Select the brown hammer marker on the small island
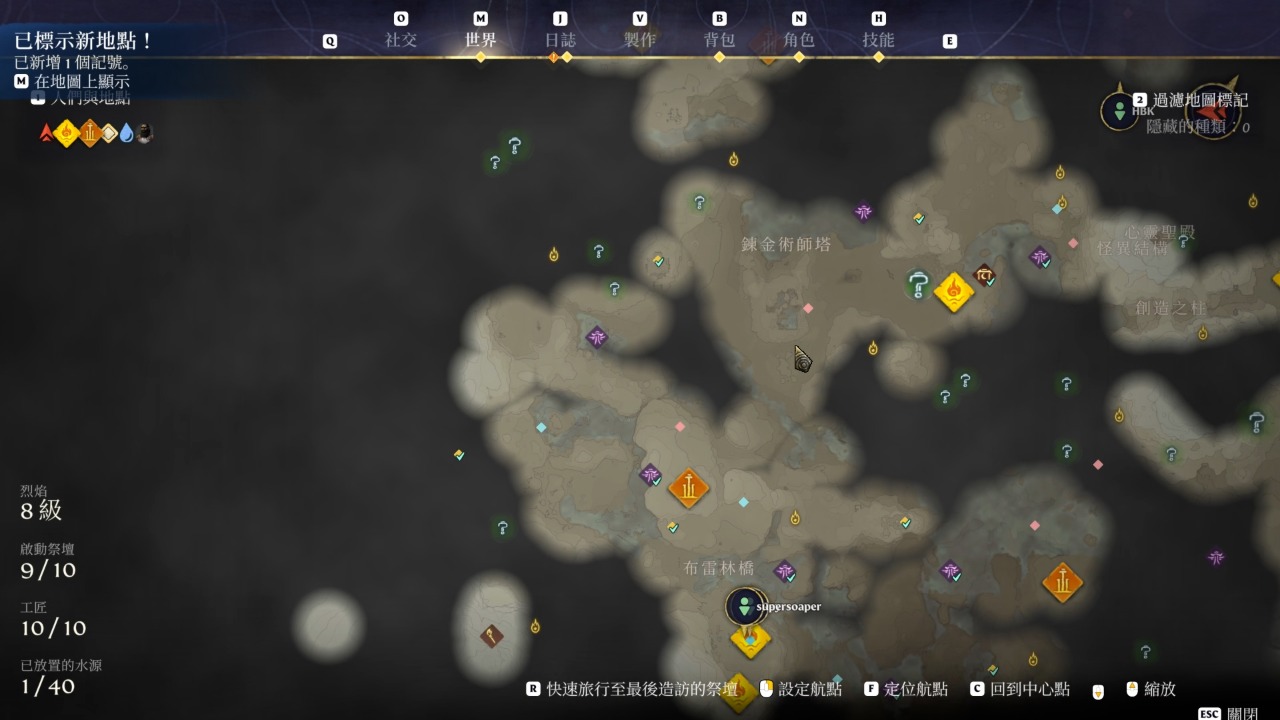Screen dimensions: 1280x720 click(x=491, y=635)
